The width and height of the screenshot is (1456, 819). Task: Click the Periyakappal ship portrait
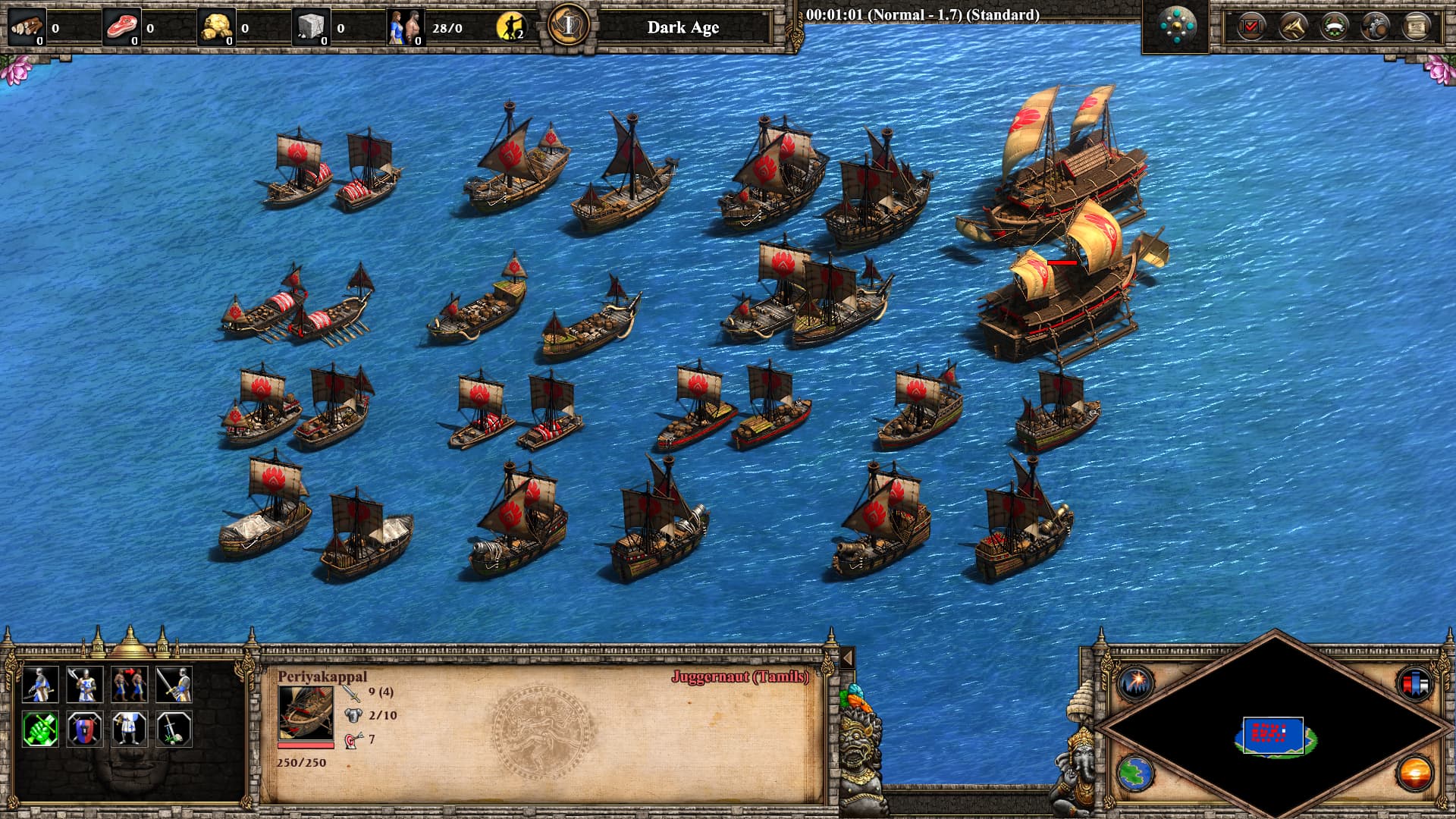306,713
